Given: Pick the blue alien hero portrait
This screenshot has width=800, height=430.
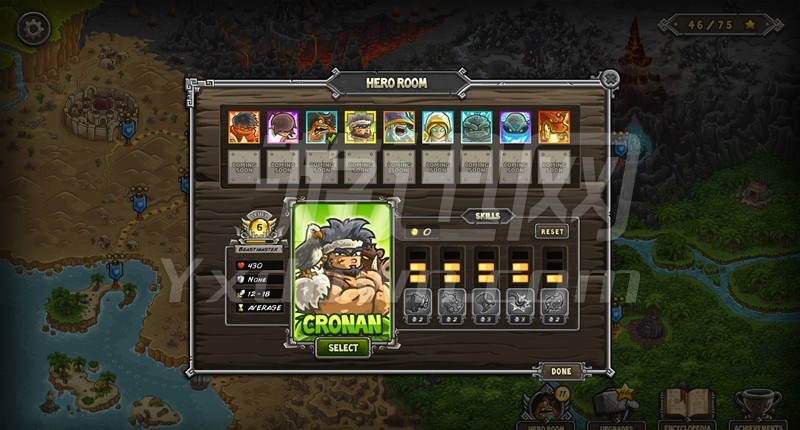Looking at the screenshot, I should click(516, 127).
